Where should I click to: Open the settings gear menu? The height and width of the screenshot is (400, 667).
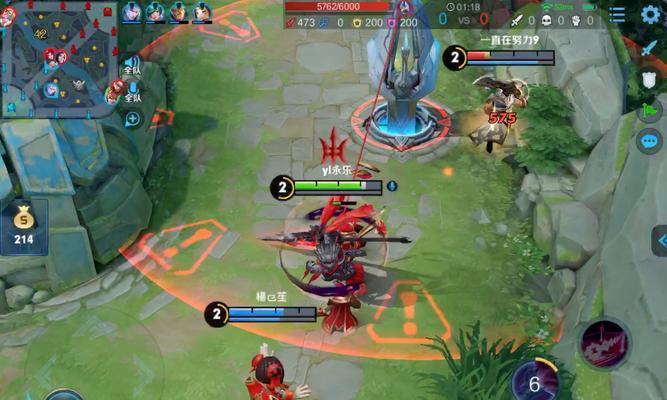point(652,14)
